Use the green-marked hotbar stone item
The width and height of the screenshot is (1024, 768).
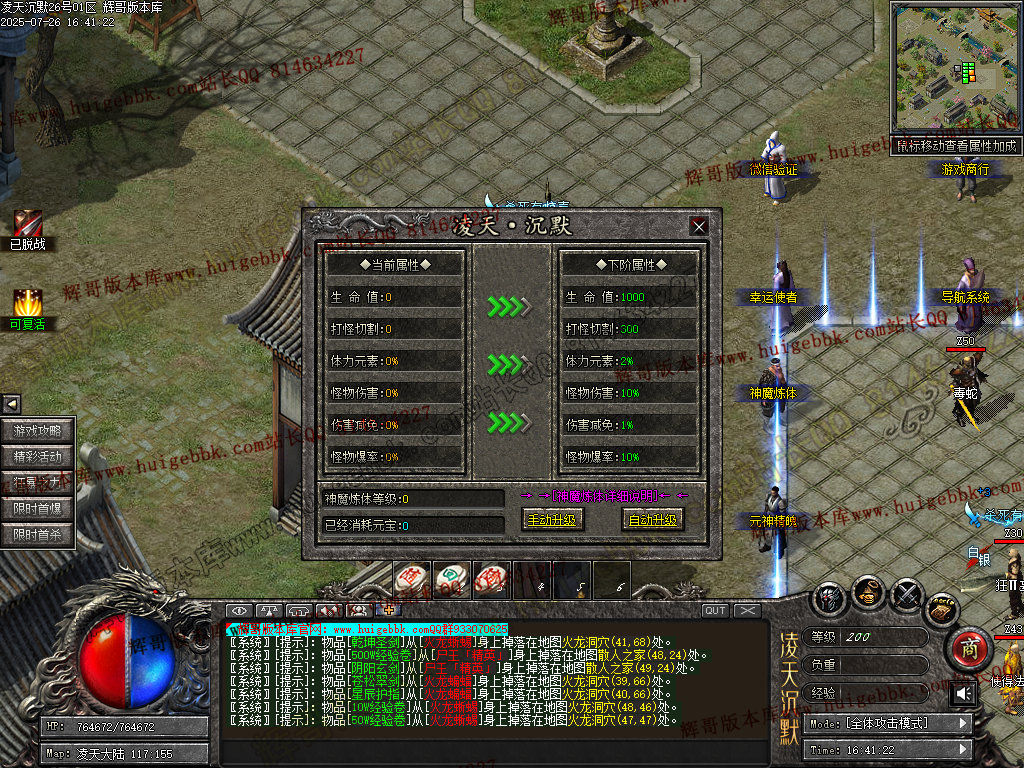click(450, 579)
